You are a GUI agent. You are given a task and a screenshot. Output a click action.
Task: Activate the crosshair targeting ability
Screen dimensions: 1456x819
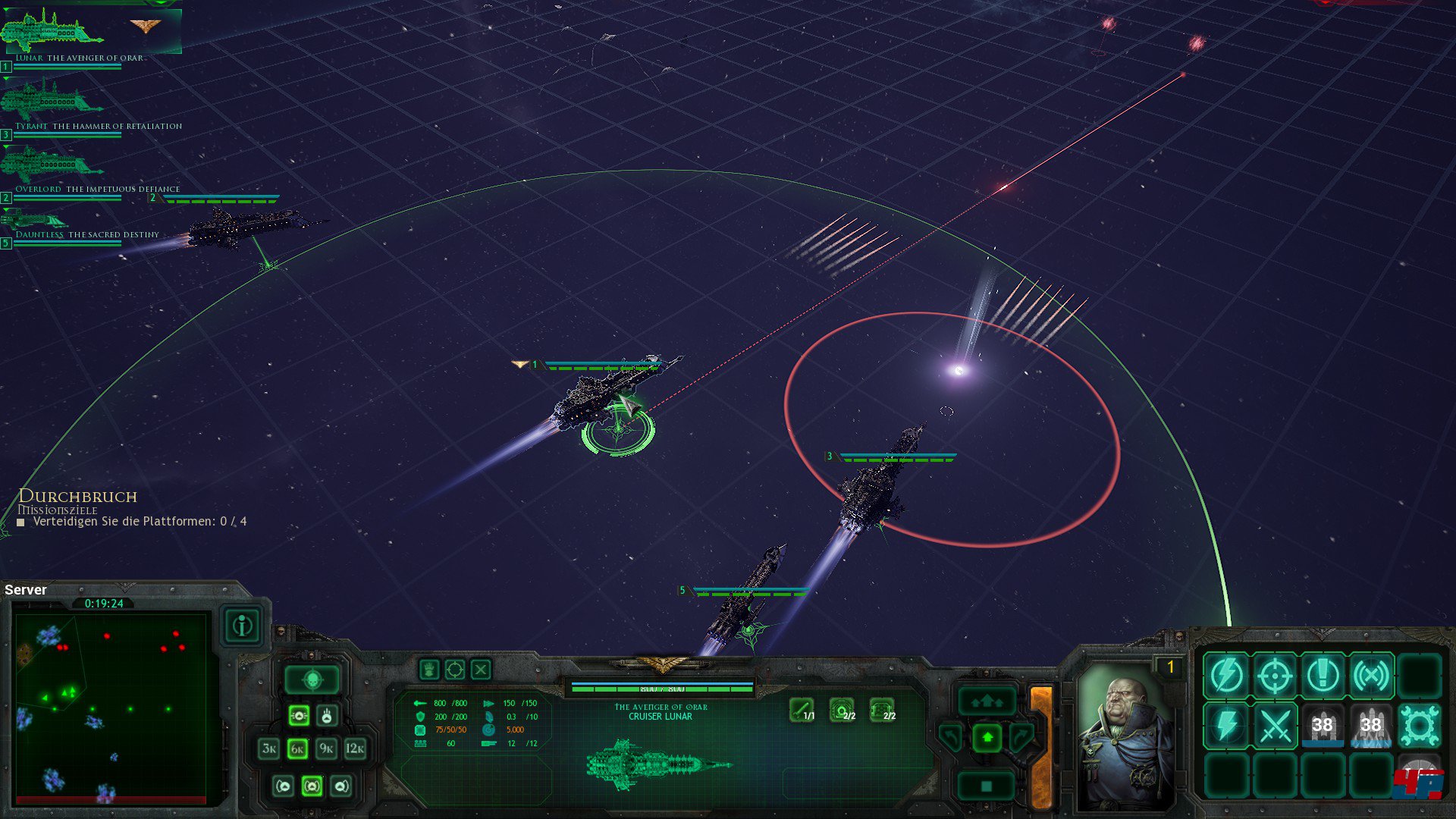click(x=1275, y=675)
